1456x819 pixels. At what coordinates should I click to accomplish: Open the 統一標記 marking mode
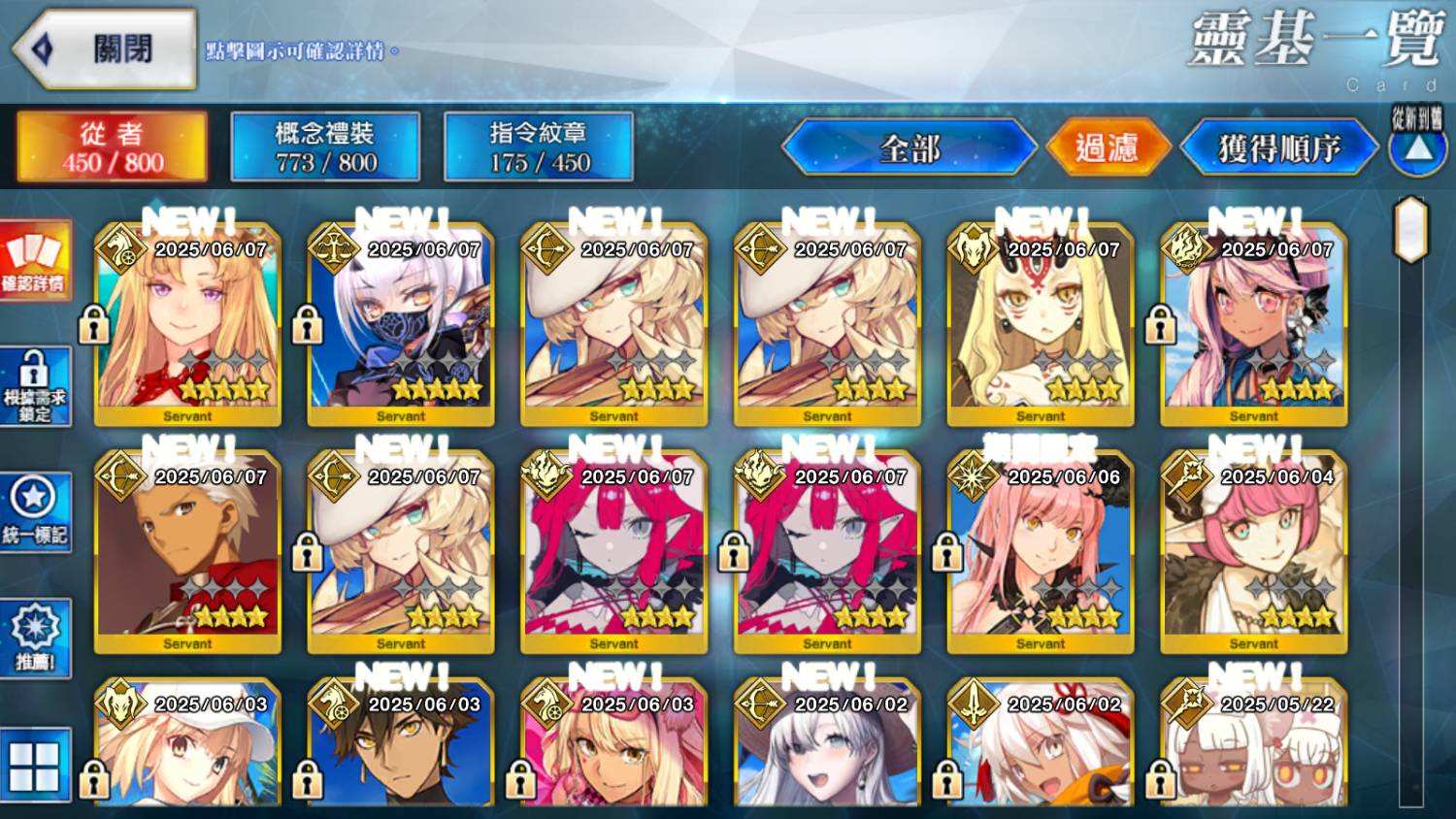[x=35, y=512]
